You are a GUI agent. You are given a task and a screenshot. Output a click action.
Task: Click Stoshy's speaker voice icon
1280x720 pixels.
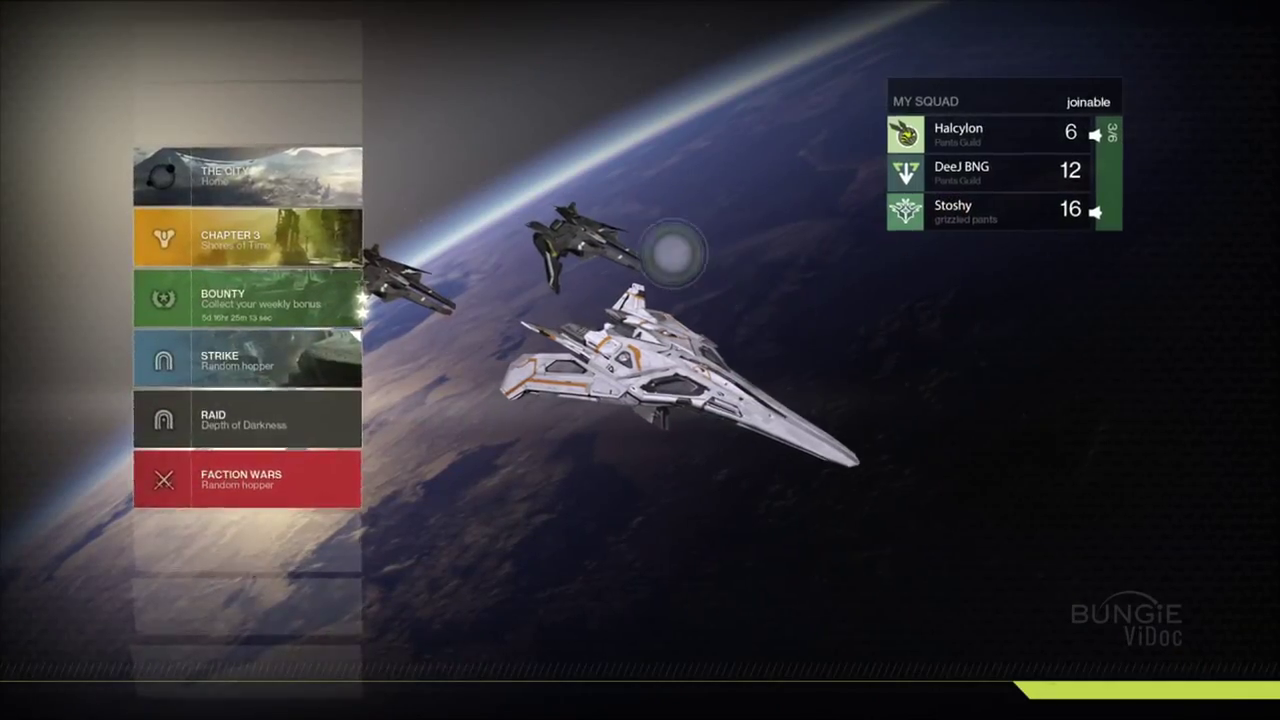click(1095, 212)
